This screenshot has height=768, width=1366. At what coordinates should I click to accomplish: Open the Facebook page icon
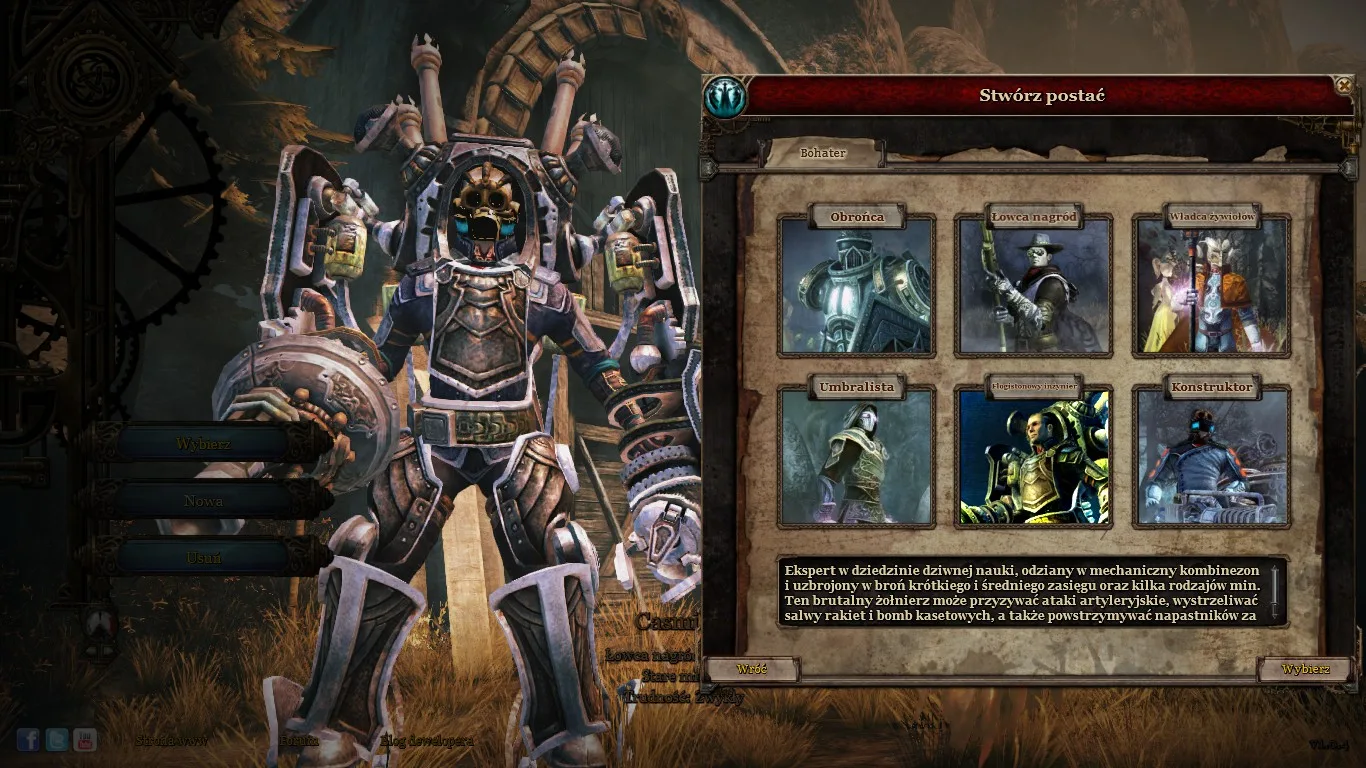click(x=28, y=739)
